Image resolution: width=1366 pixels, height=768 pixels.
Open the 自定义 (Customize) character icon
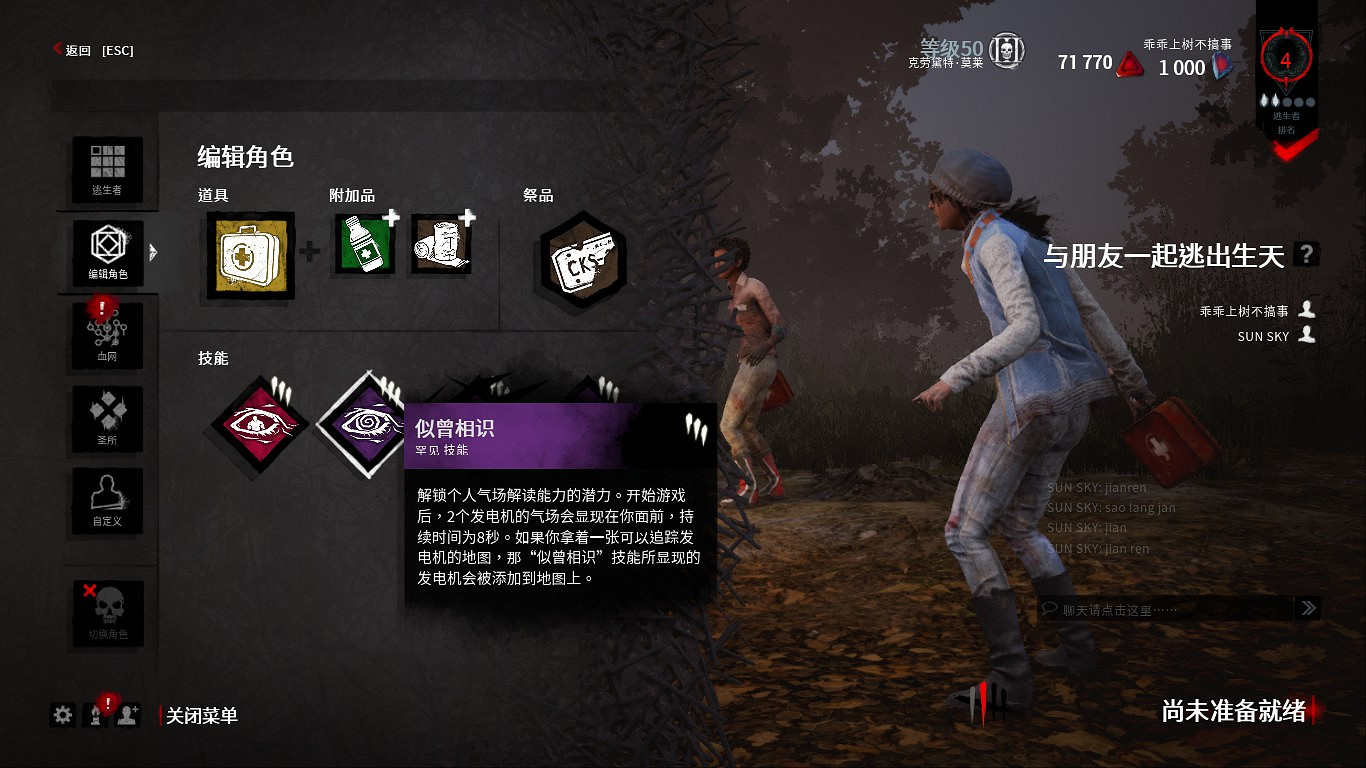coord(107,502)
